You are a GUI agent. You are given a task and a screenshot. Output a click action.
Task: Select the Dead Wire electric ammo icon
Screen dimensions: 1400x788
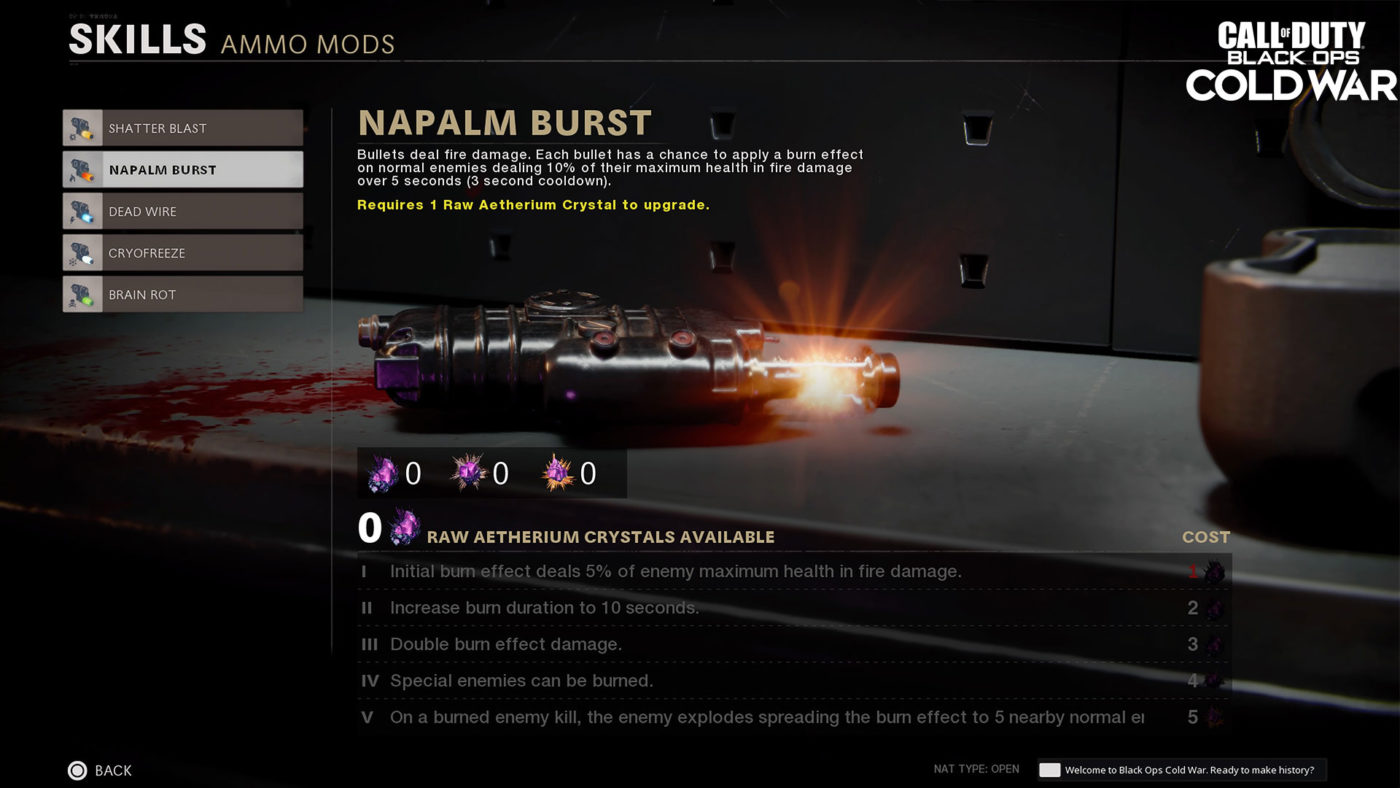click(x=82, y=211)
